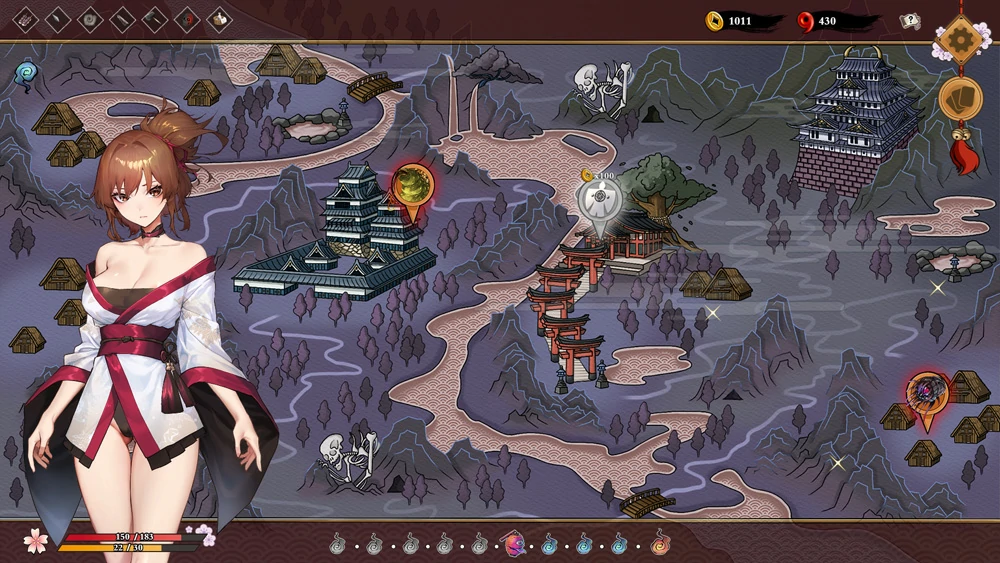Viewport: 1000px width, 563px height.
Task: Click the pink masked boss progress node
Action: coord(516,545)
